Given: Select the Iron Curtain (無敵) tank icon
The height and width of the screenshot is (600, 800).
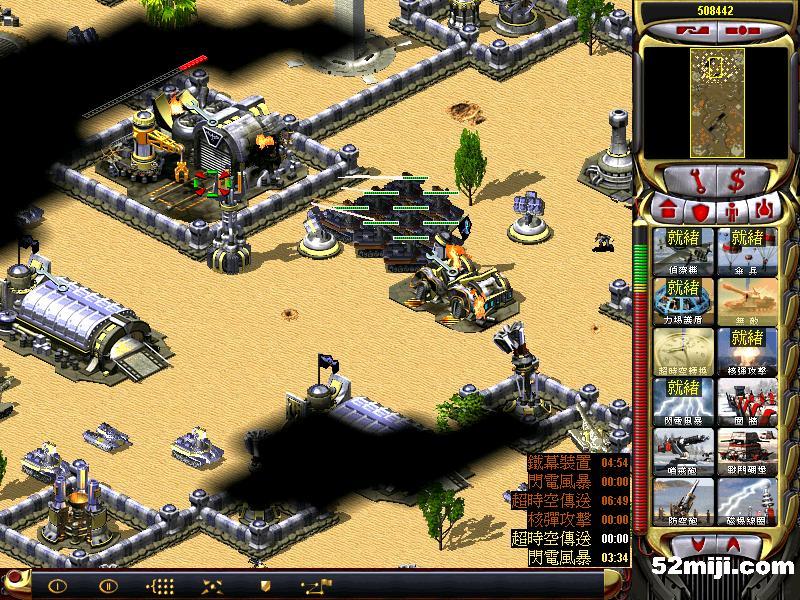Looking at the screenshot, I should [748, 301].
